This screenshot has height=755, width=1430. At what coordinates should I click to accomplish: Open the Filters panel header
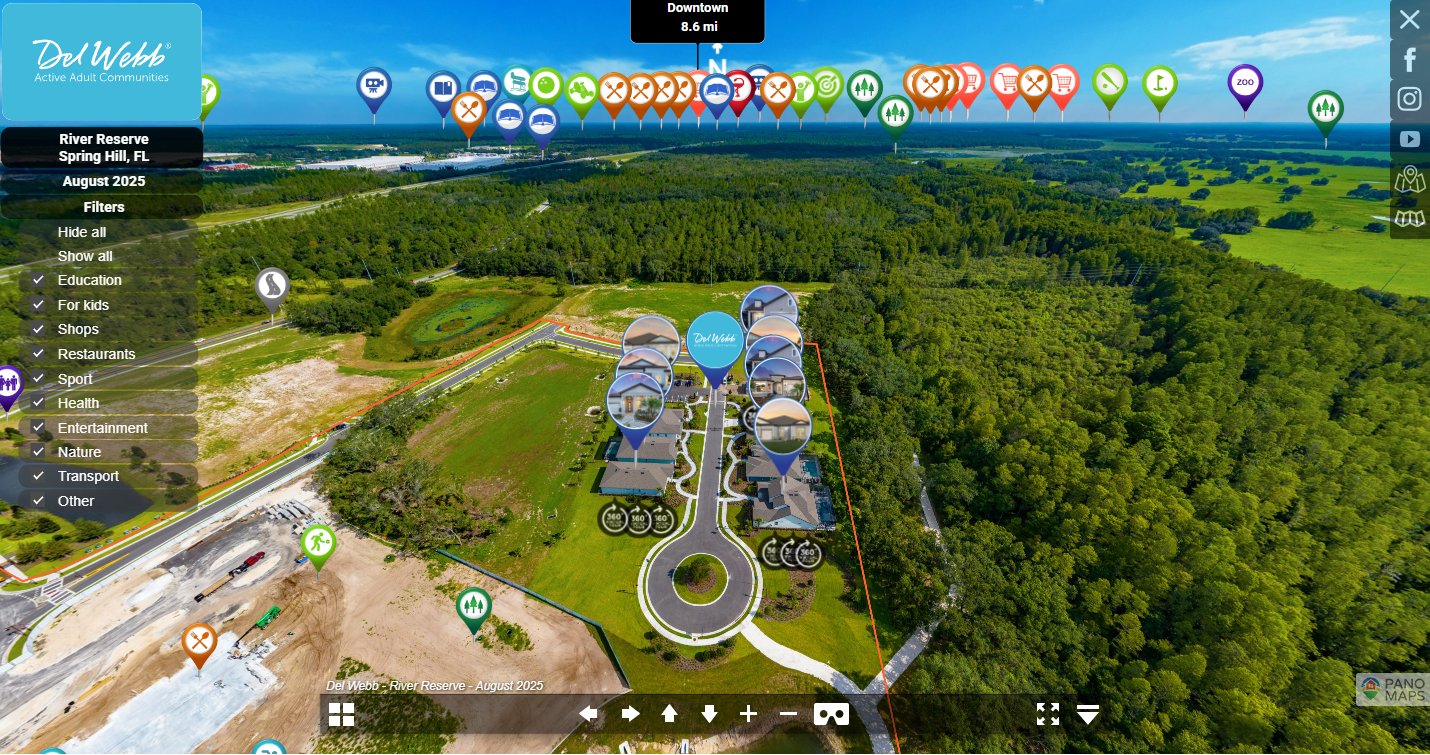tap(103, 207)
